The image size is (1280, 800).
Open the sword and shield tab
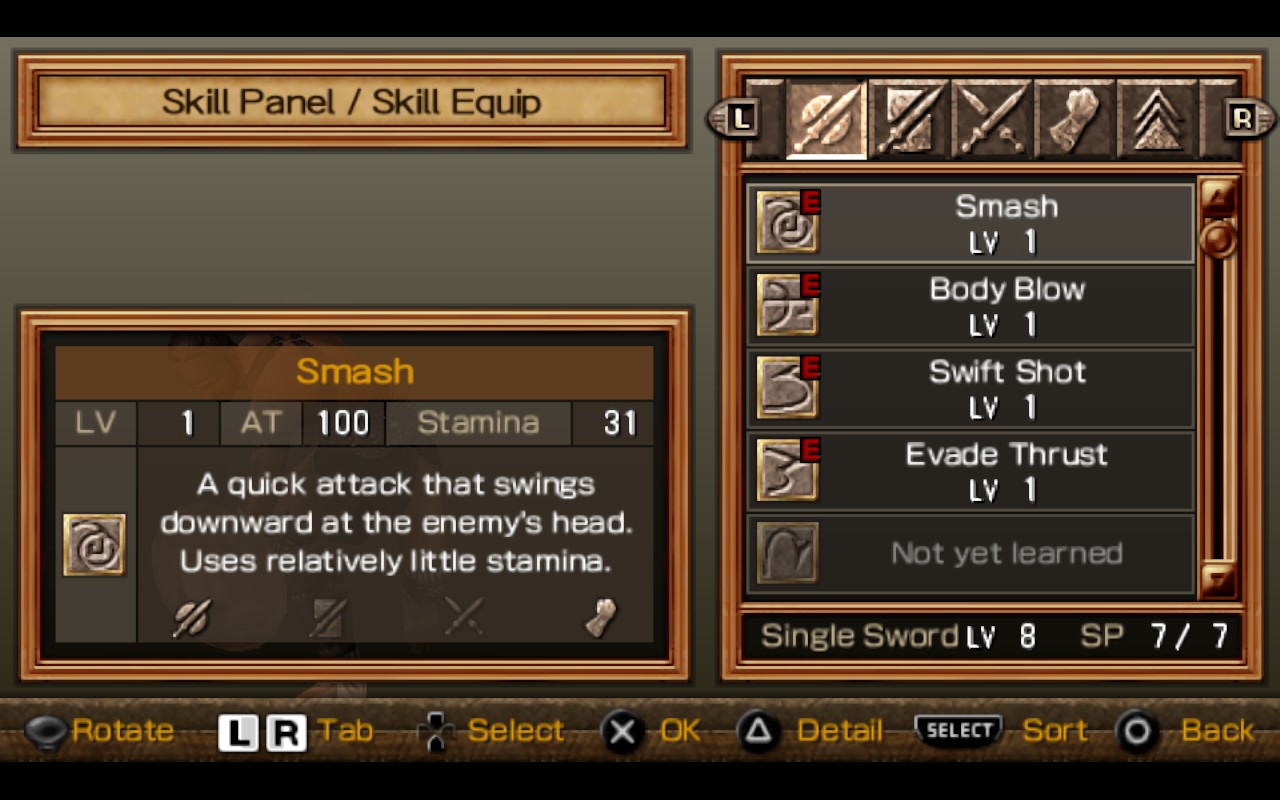point(908,120)
